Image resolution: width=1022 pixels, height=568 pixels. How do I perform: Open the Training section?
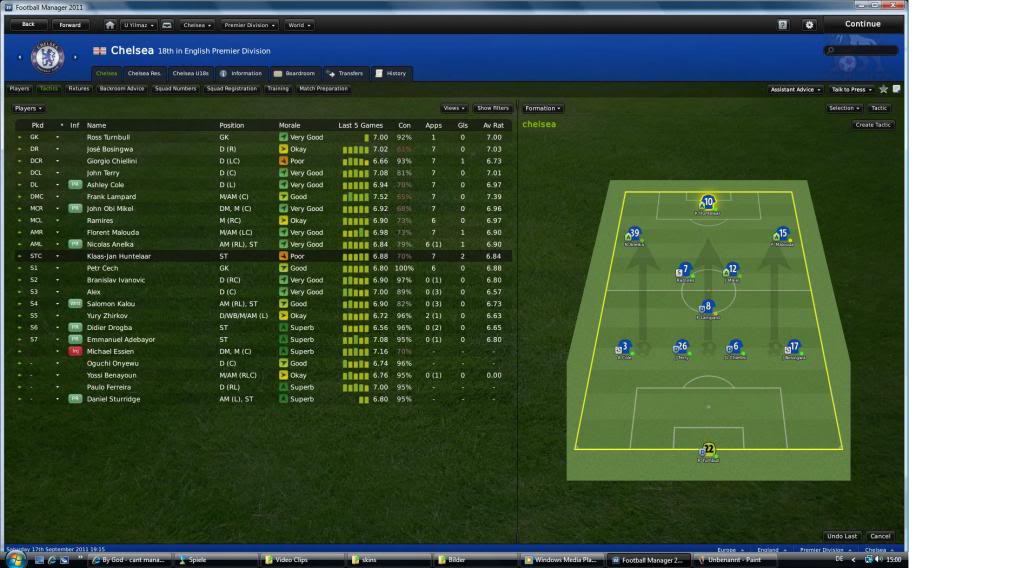tap(277, 89)
